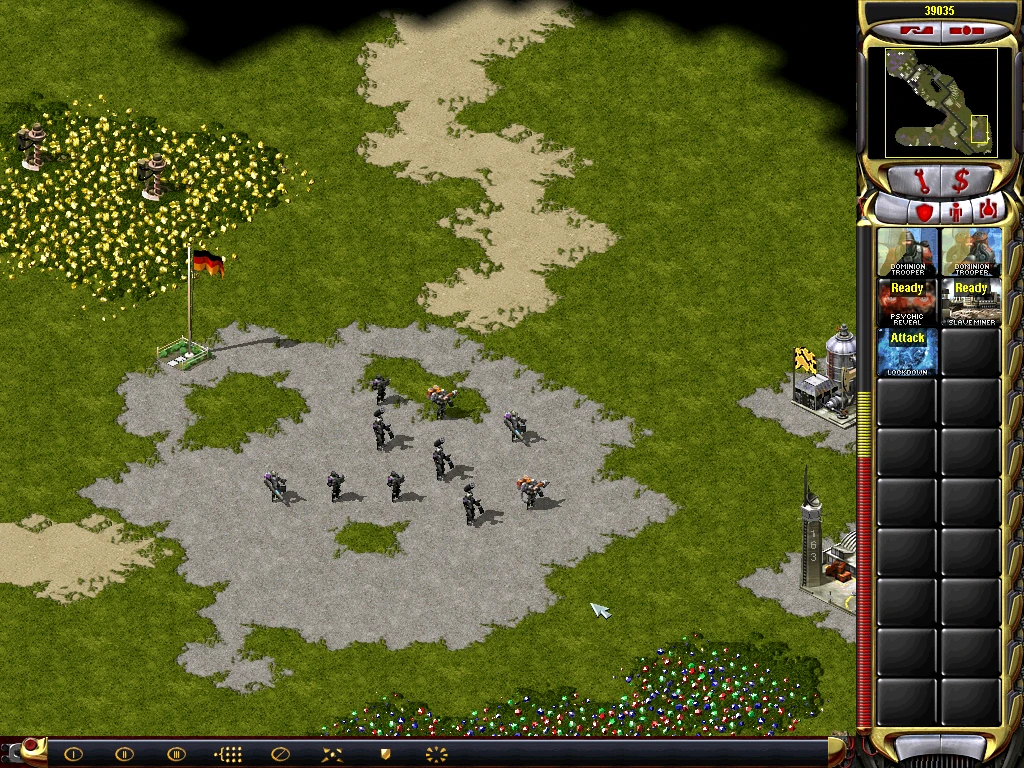Switch to the infantry figure tab
The width and height of the screenshot is (1024, 768).
[x=955, y=211]
